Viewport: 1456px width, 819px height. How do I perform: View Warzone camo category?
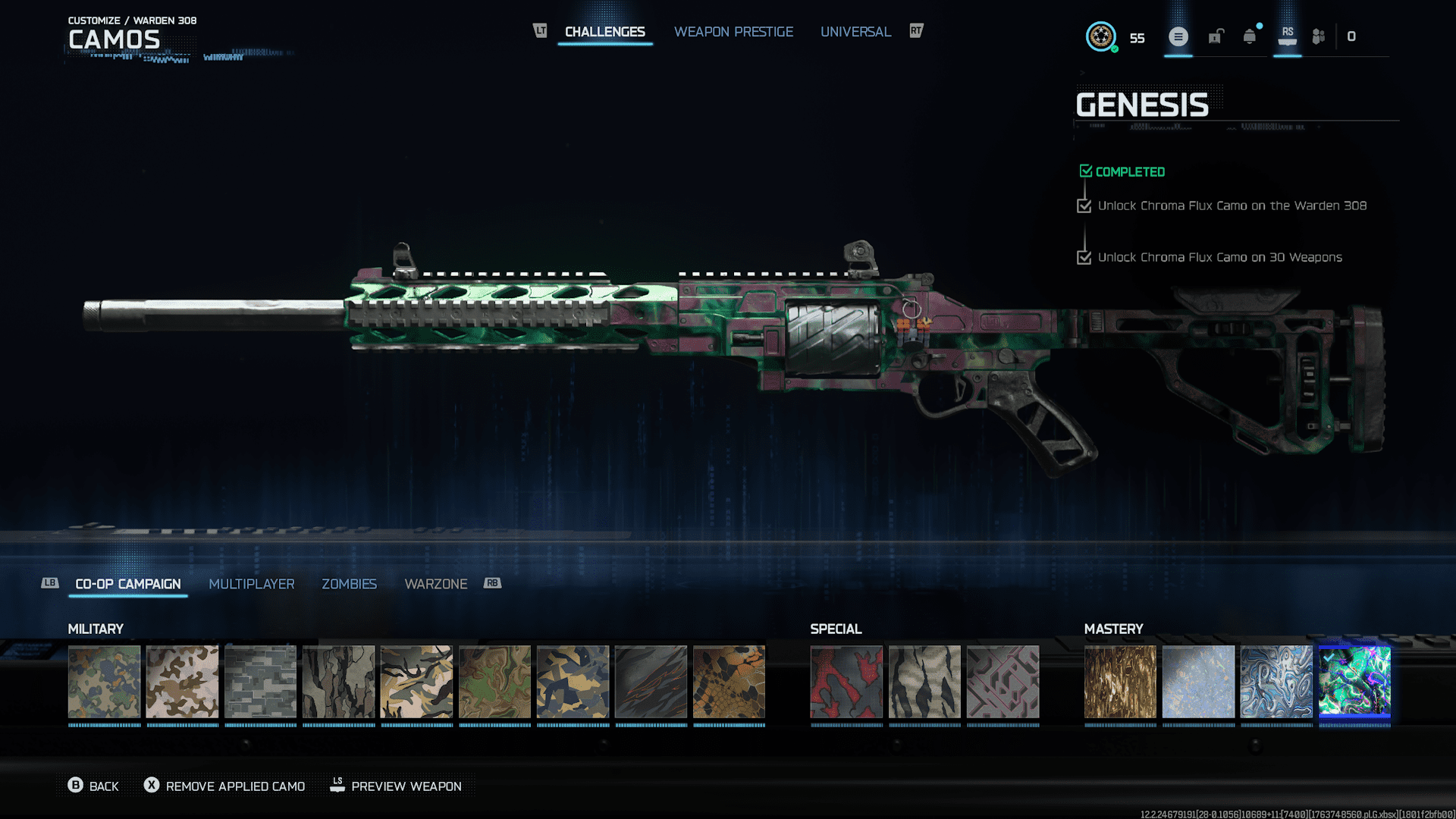(x=435, y=584)
